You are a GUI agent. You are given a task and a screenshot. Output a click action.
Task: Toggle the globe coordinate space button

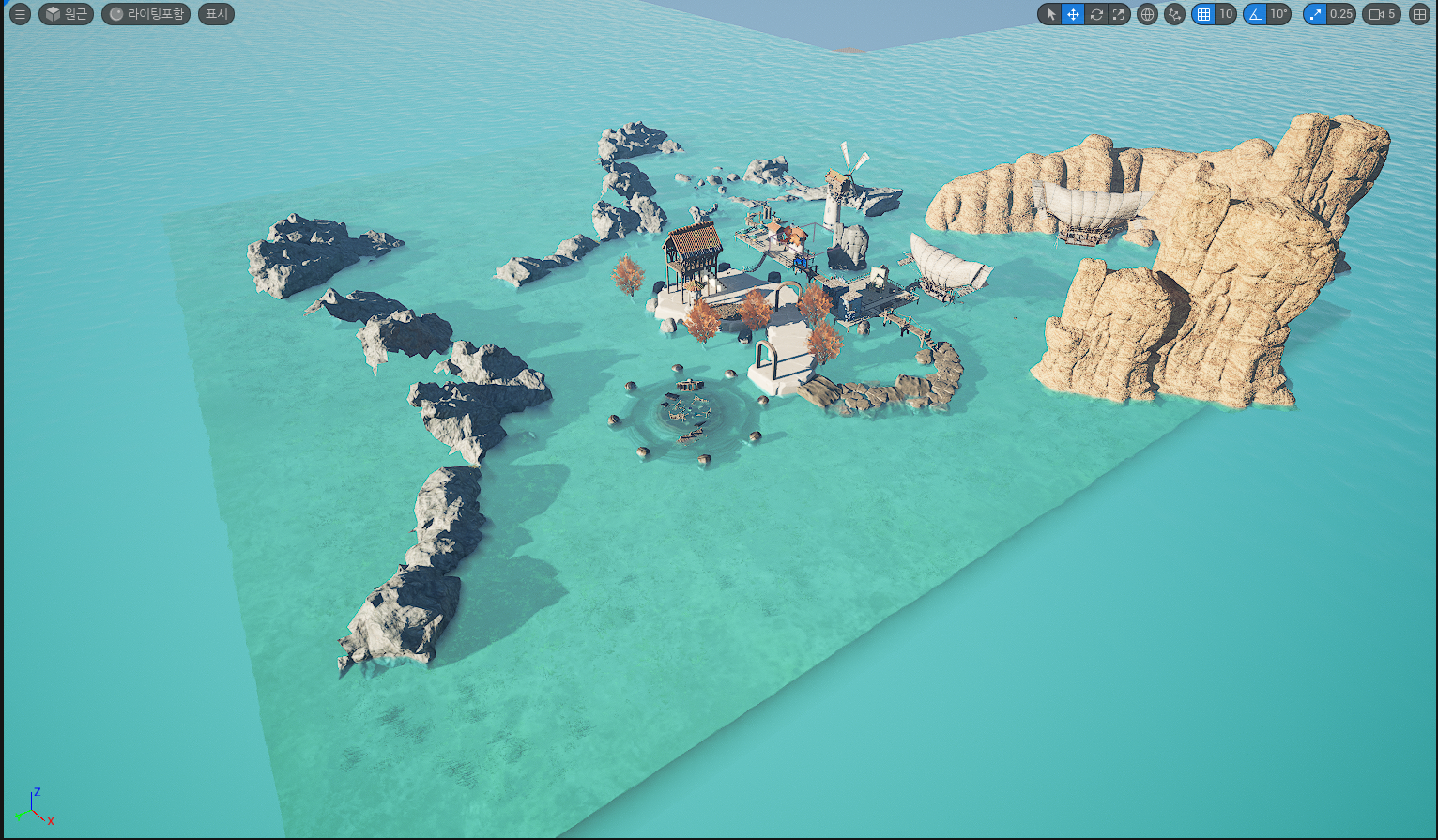tap(1147, 14)
